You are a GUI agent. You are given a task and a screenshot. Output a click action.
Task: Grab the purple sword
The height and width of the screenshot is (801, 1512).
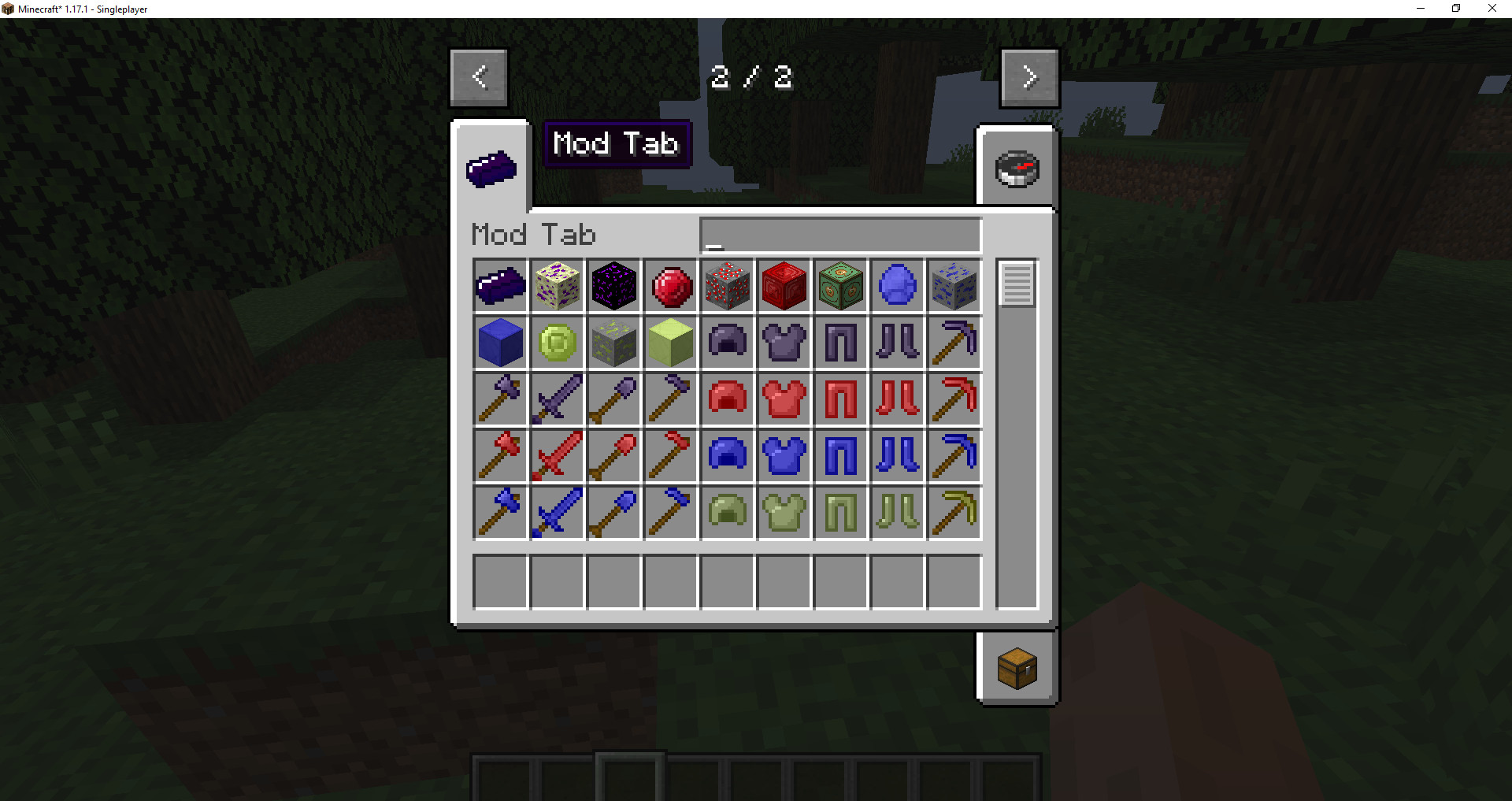(557, 399)
